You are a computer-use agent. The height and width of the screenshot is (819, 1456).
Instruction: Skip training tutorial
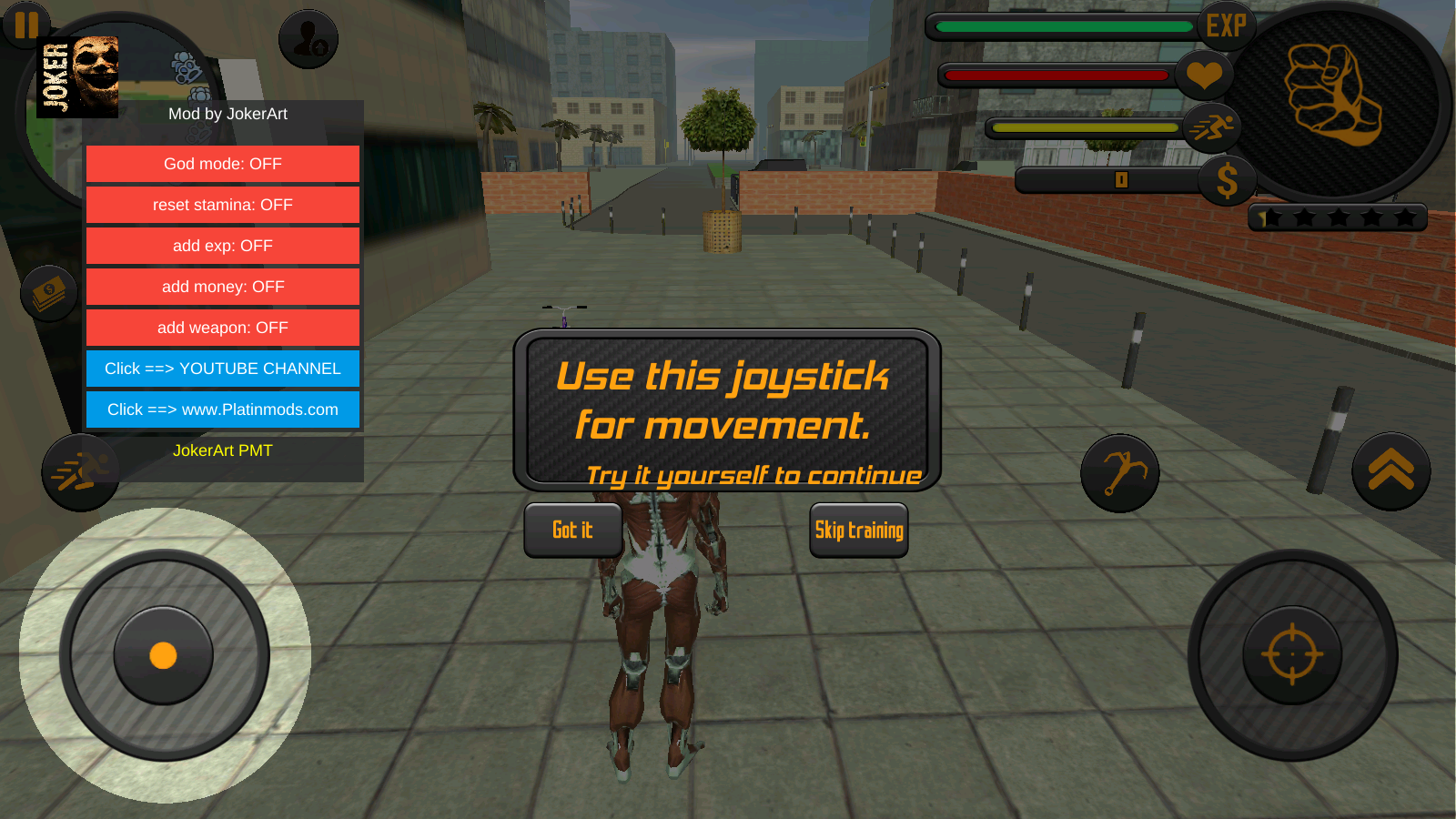point(859,530)
